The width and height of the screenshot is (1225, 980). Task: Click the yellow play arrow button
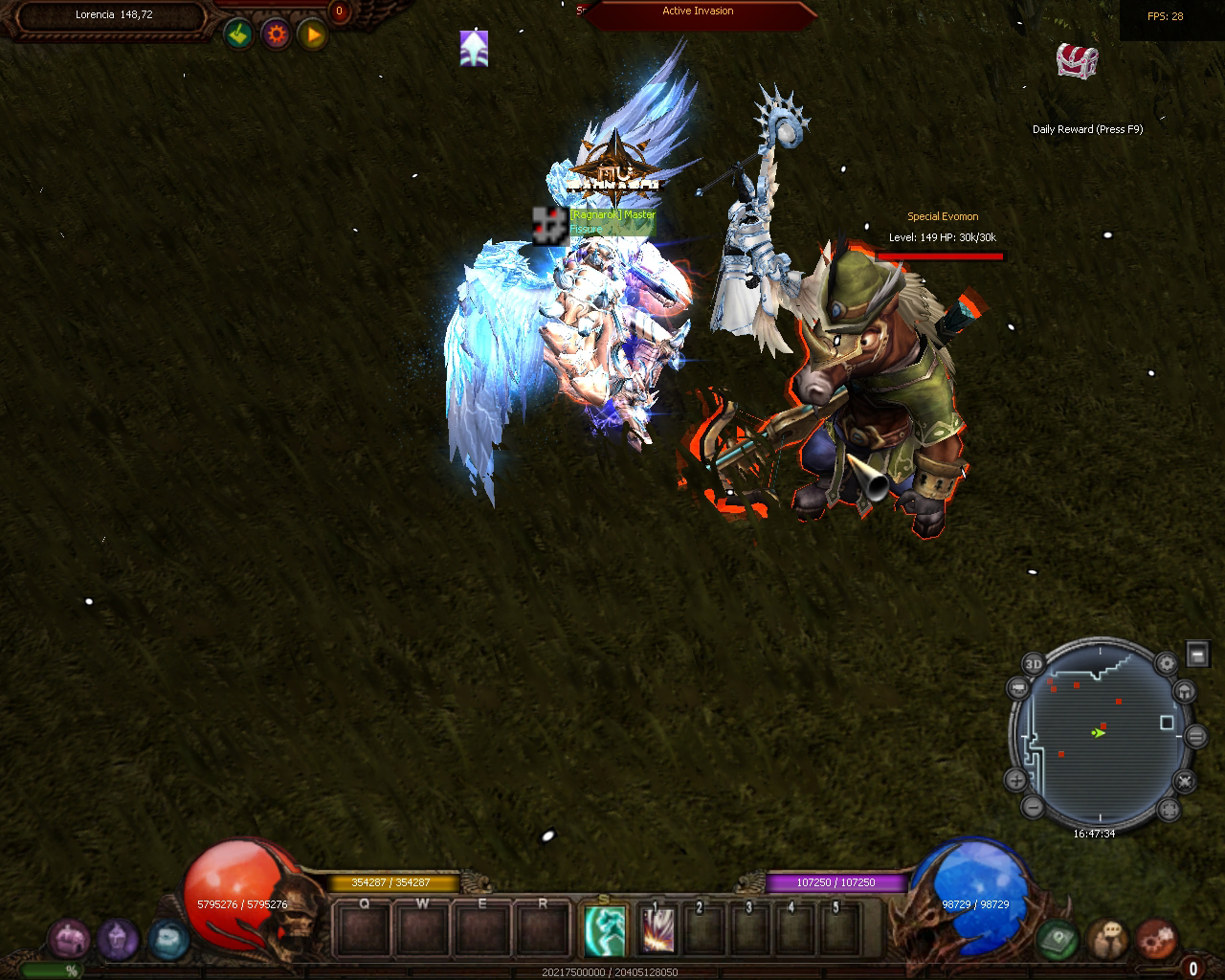point(312,35)
